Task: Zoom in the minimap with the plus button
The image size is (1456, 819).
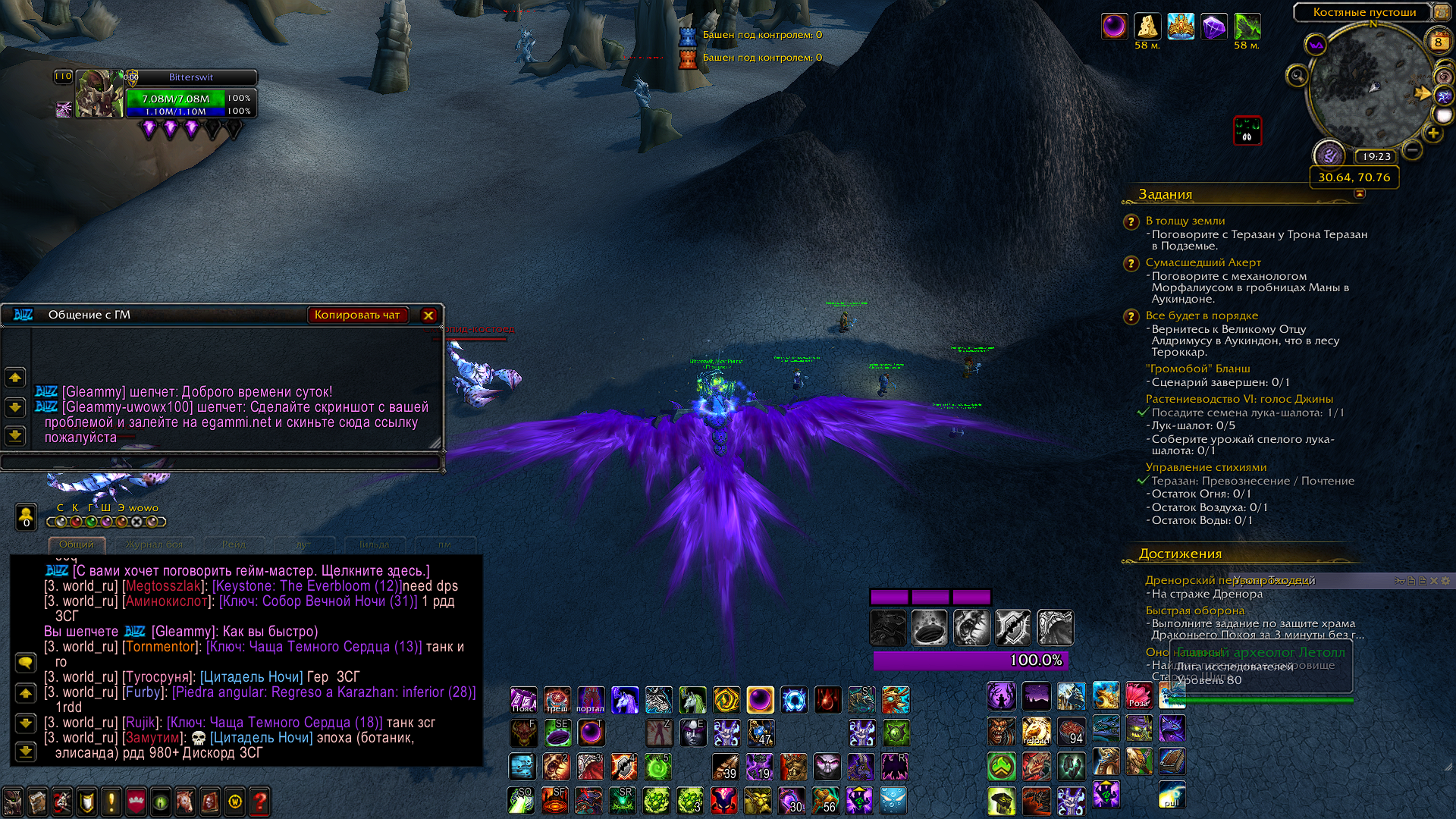Action: [1432, 133]
